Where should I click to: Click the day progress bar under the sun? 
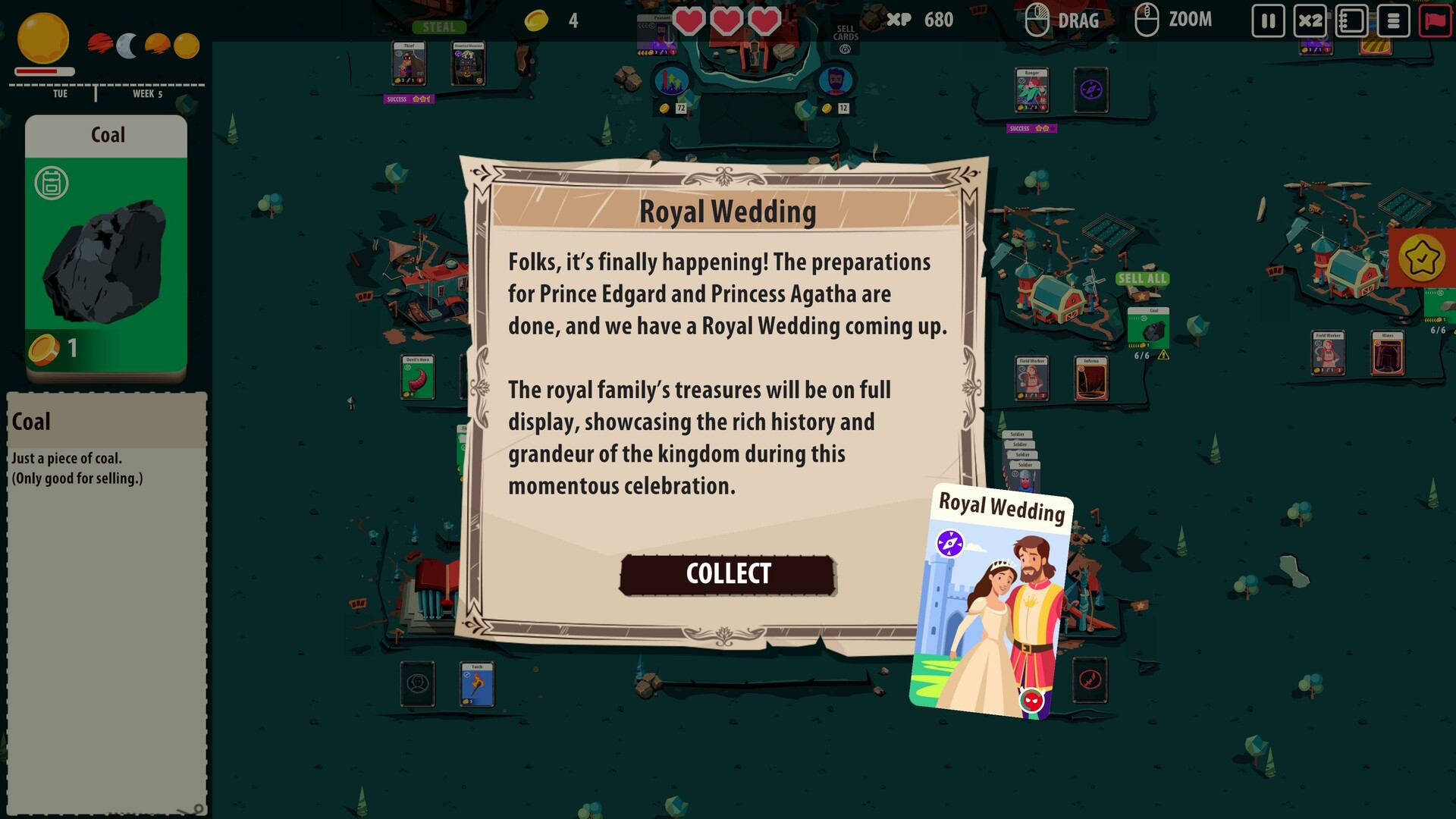[42, 72]
